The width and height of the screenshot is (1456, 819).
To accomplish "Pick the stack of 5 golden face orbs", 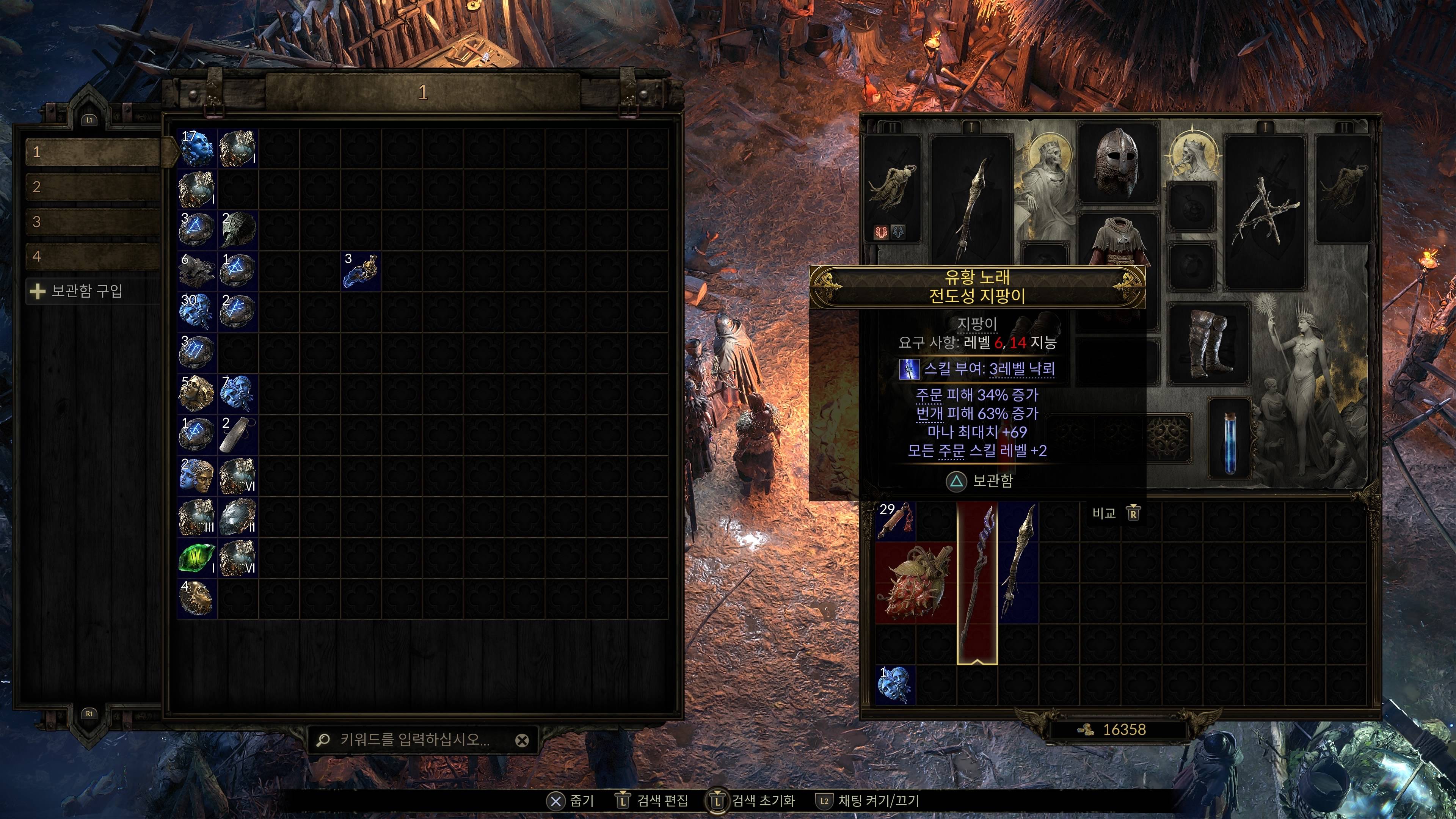I will point(197,394).
